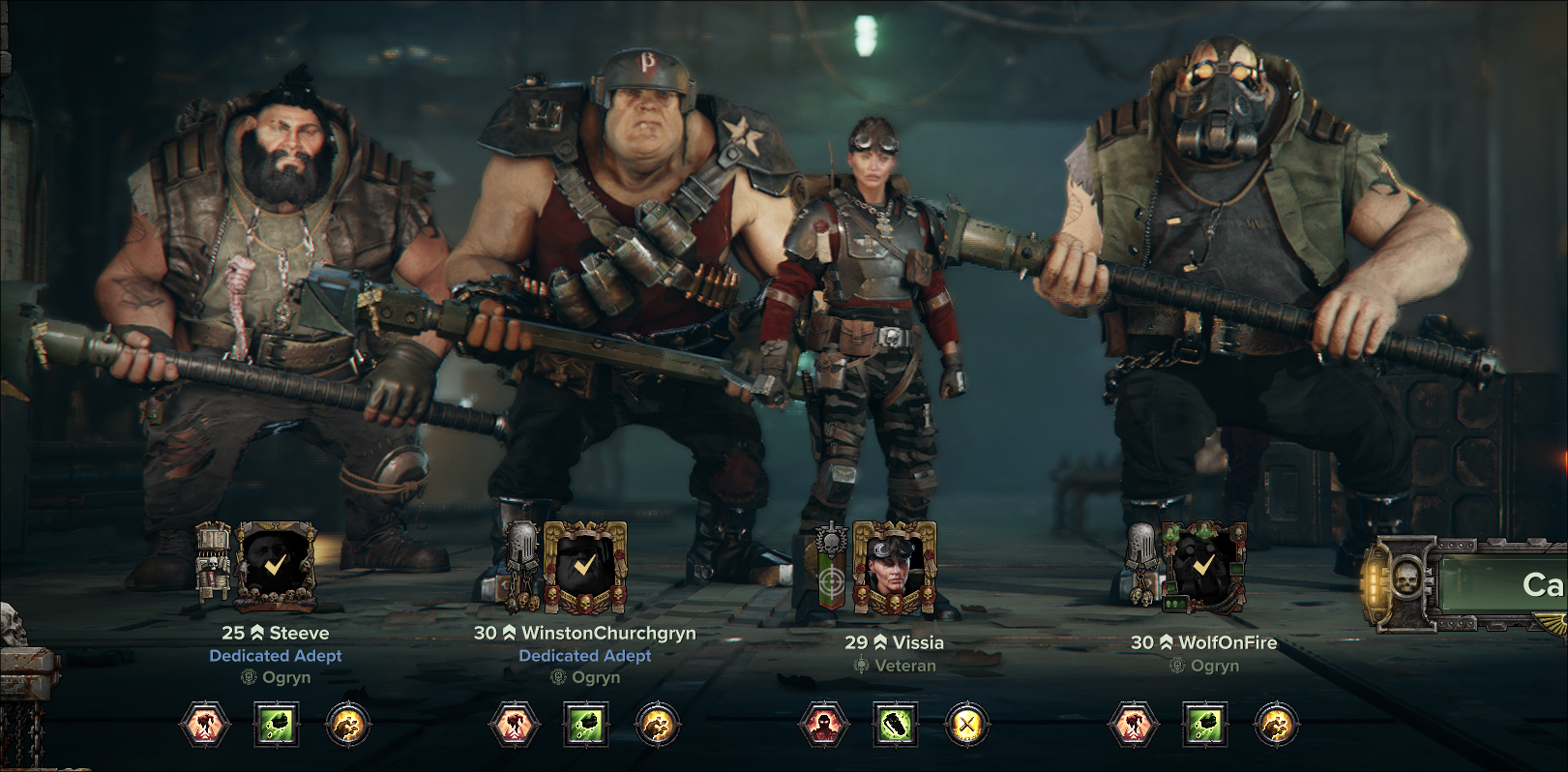Viewport: 1568px width, 772px height.
Task: Inspect Vissia's yellow crossed aura icon
Action: 966,725
